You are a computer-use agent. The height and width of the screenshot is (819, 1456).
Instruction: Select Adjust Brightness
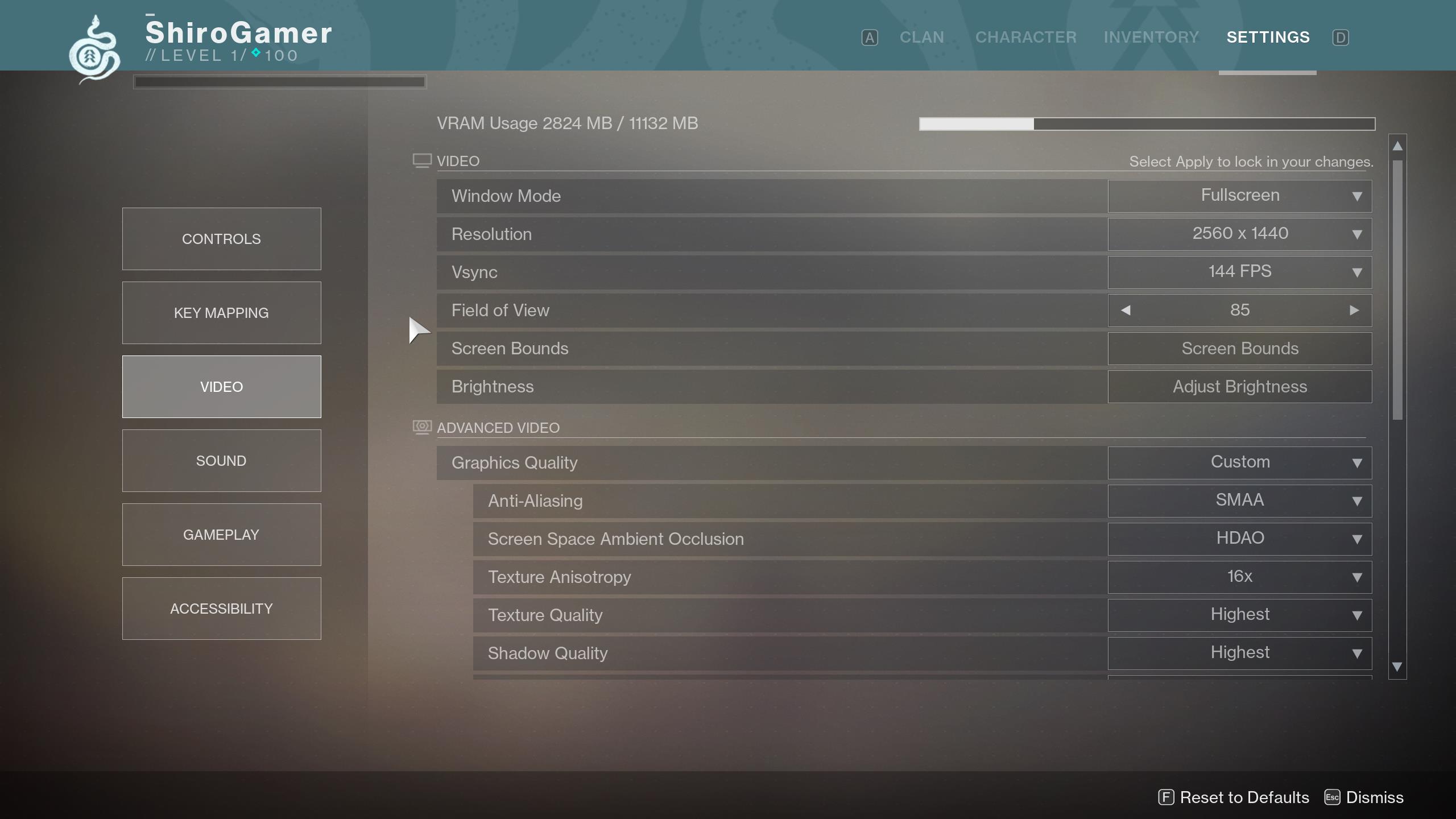click(x=1239, y=386)
